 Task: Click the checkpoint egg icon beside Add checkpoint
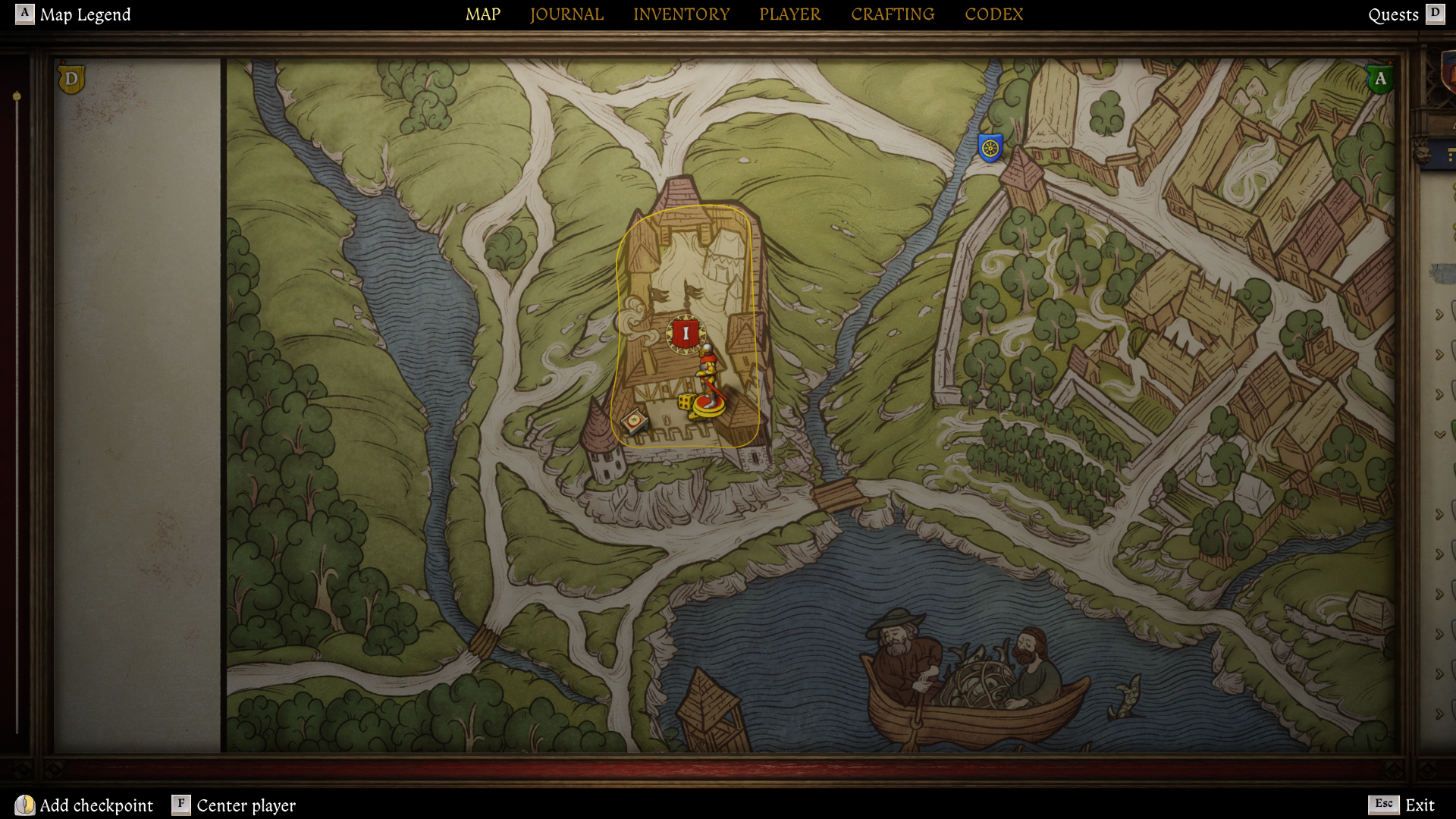point(25,805)
